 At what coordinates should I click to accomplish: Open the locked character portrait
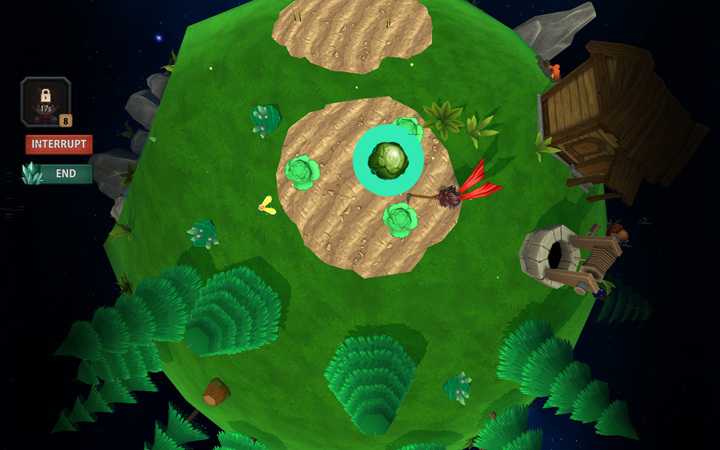click(45, 101)
